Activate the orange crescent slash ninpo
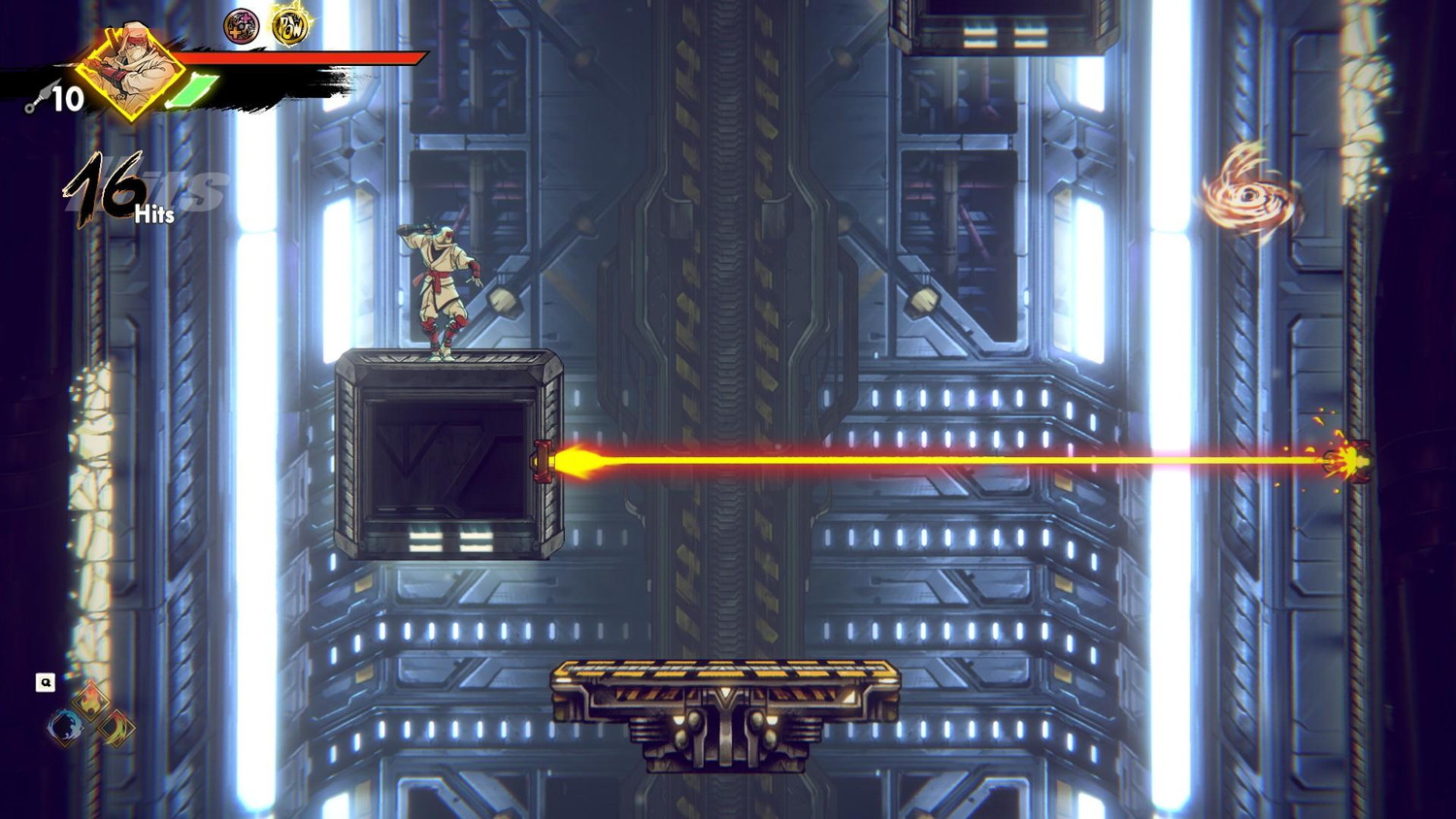The image size is (1456, 819). coord(116,727)
